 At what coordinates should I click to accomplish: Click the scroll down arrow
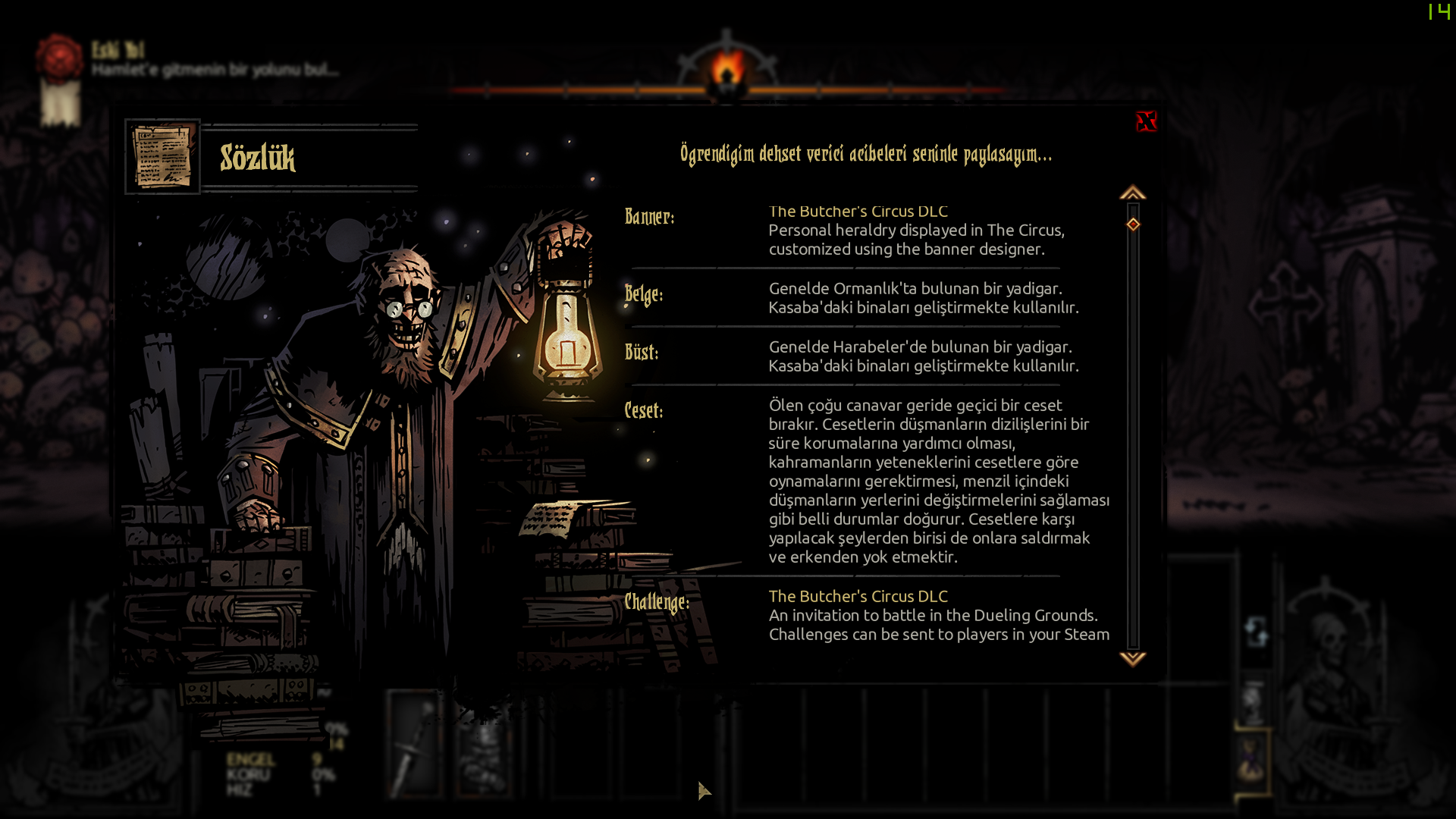click(1132, 658)
